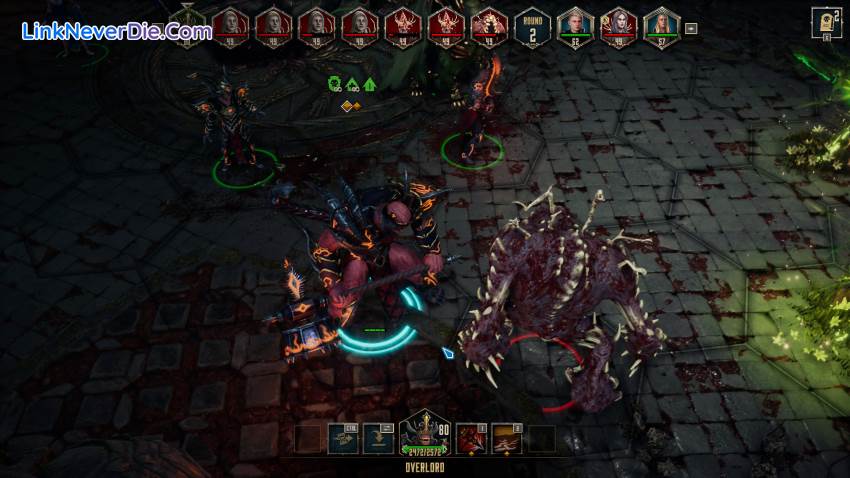Select the white-haired red-hooded portrait in the turn order
The width and height of the screenshot is (850, 478).
[619, 24]
